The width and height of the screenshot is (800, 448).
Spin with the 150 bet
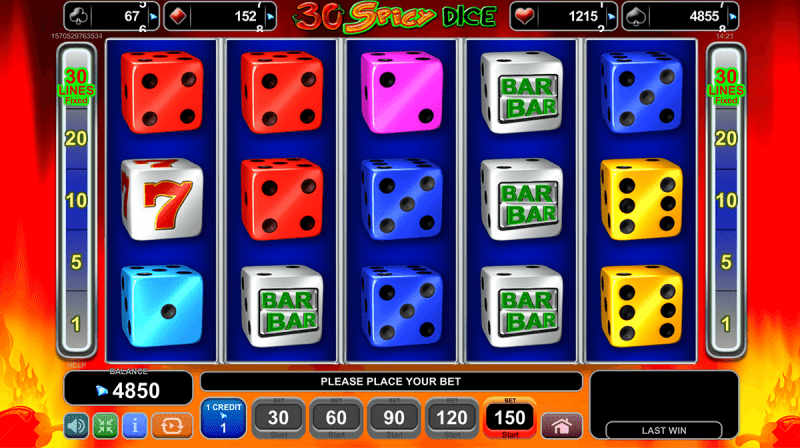pos(510,417)
